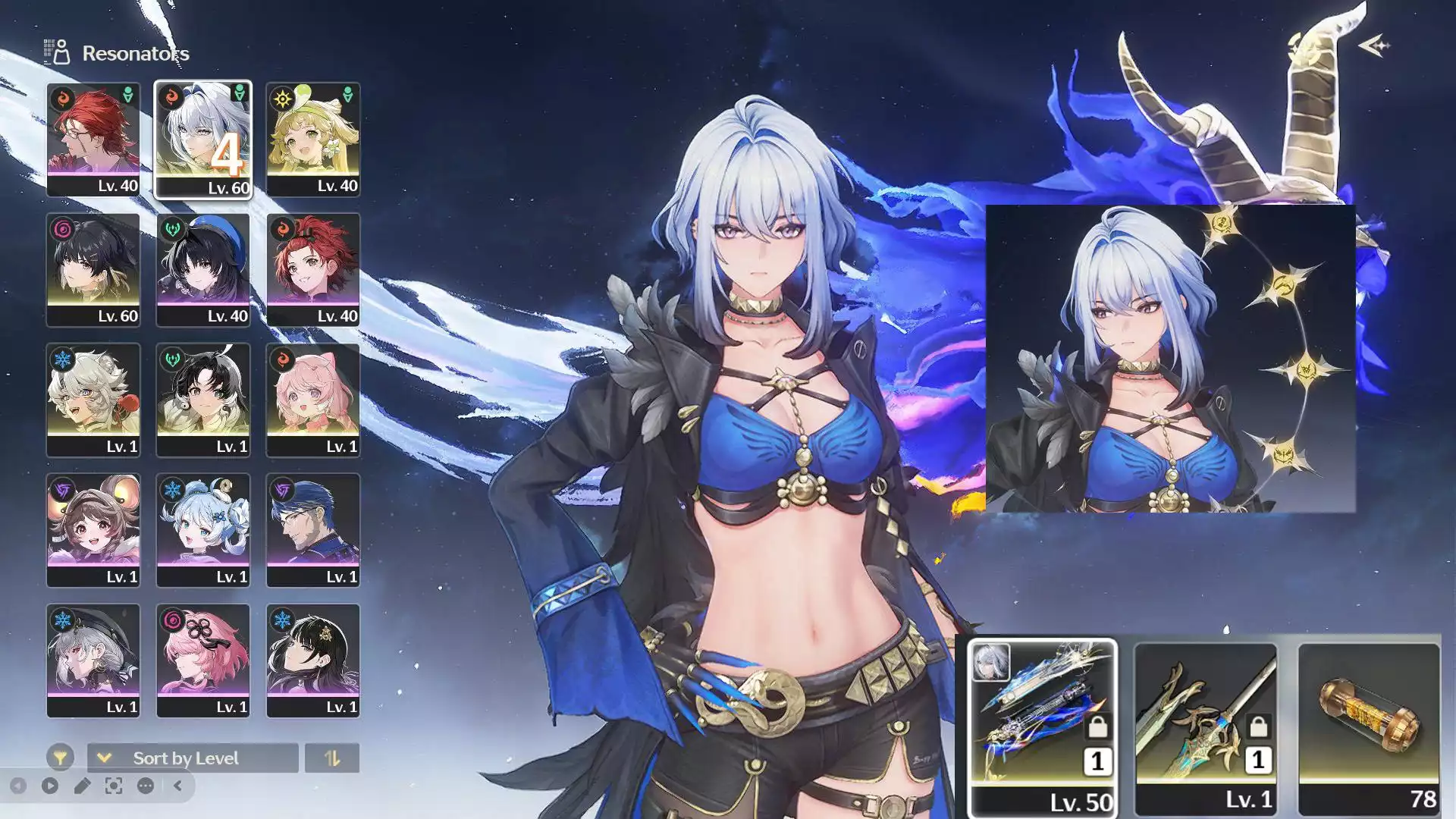1456x819 pixels.
Task: Click the Resonators header icon
Action: (x=57, y=52)
